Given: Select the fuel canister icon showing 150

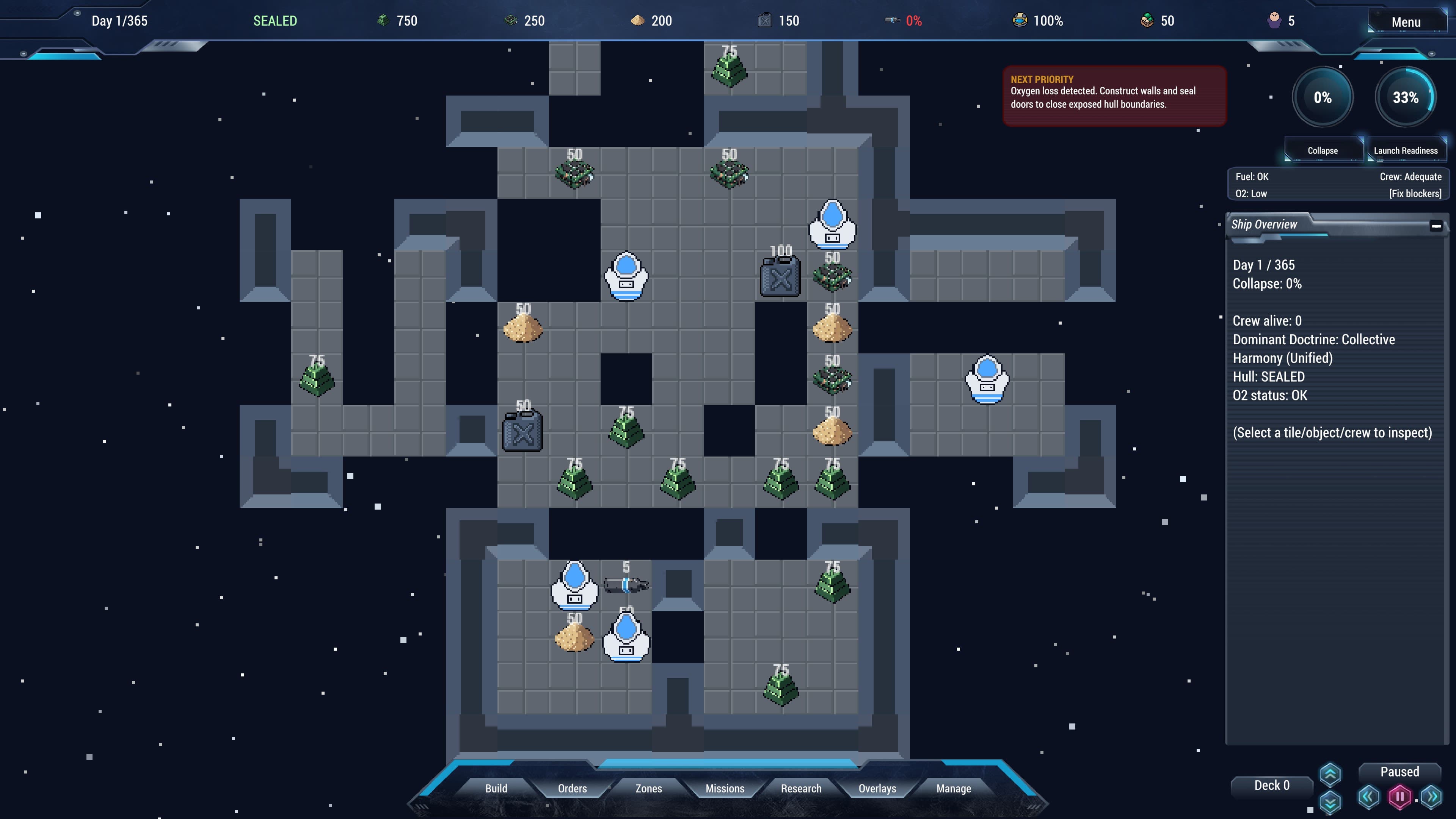Looking at the screenshot, I should pyautogui.click(x=765, y=21).
